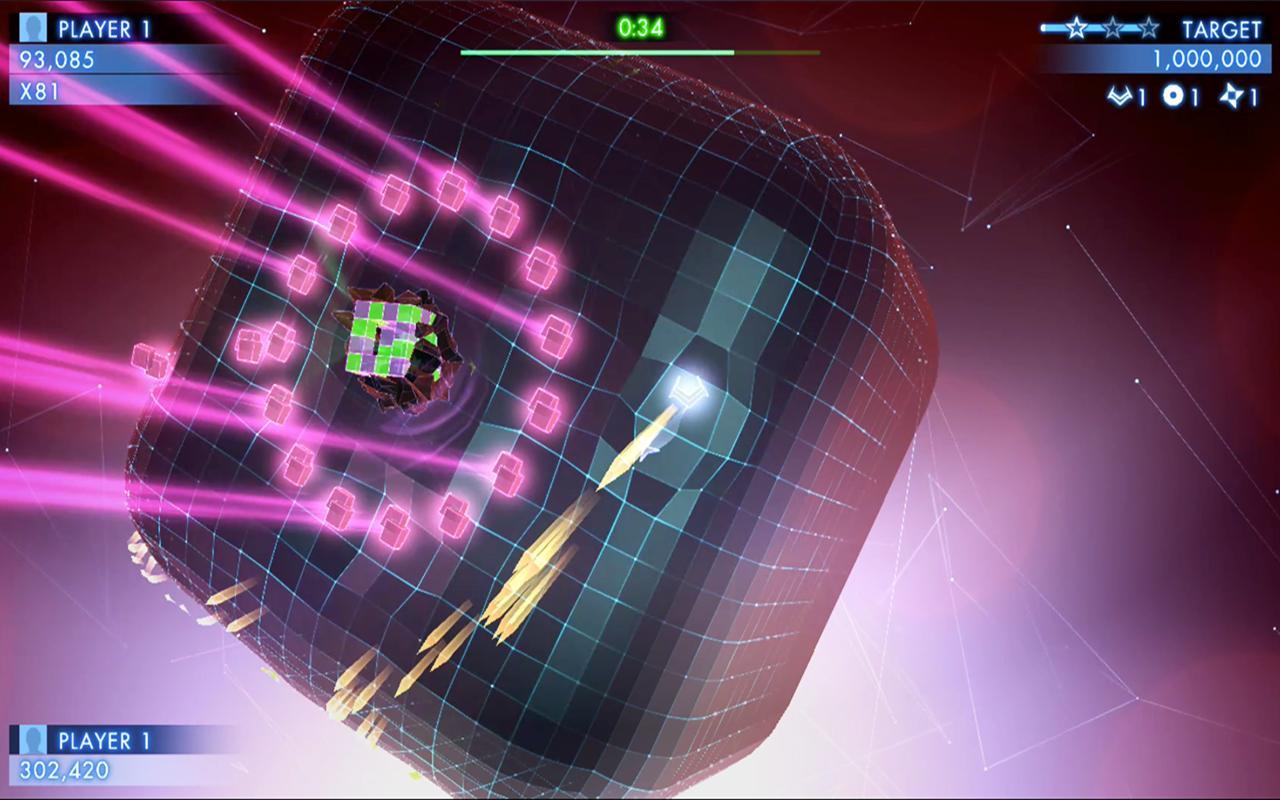Click the second star on the progress bar

click(x=1111, y=29)
